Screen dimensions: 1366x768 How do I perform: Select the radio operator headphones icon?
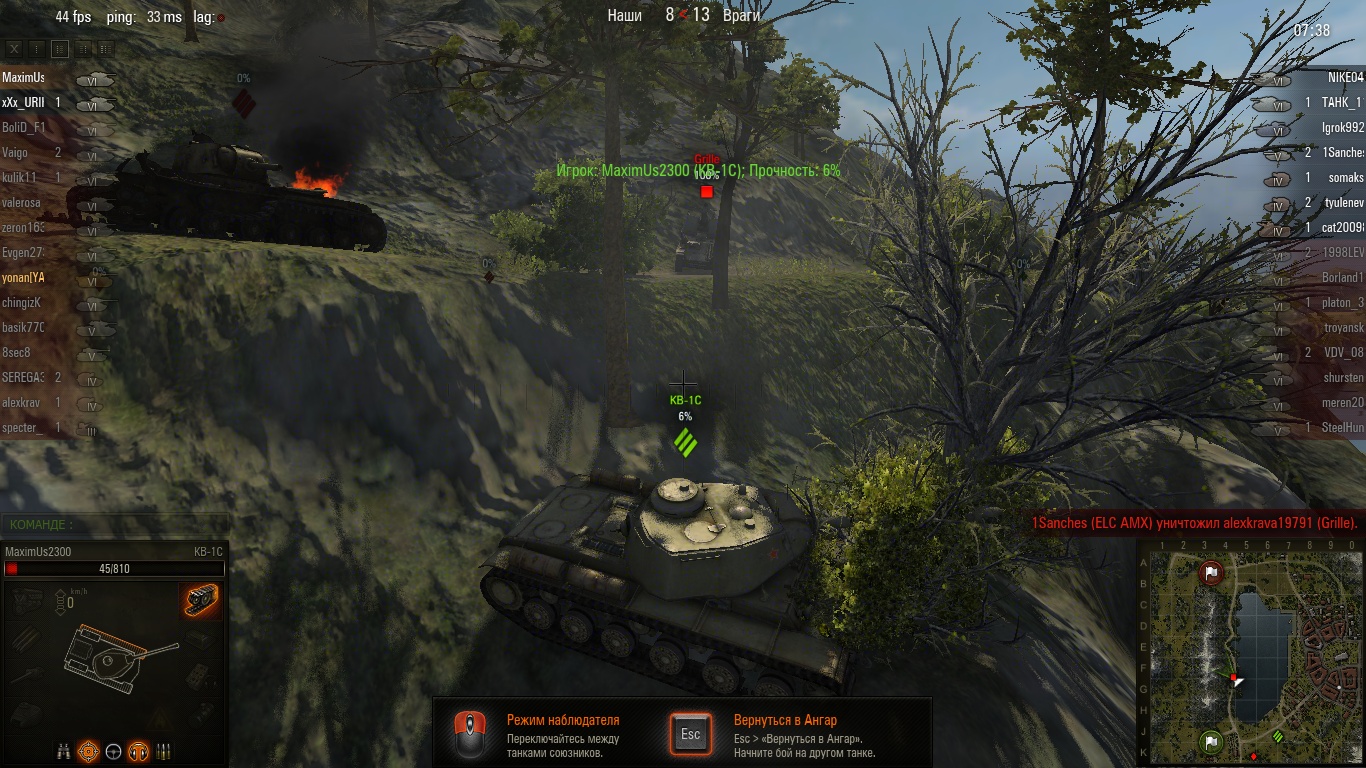pos(138,750)
